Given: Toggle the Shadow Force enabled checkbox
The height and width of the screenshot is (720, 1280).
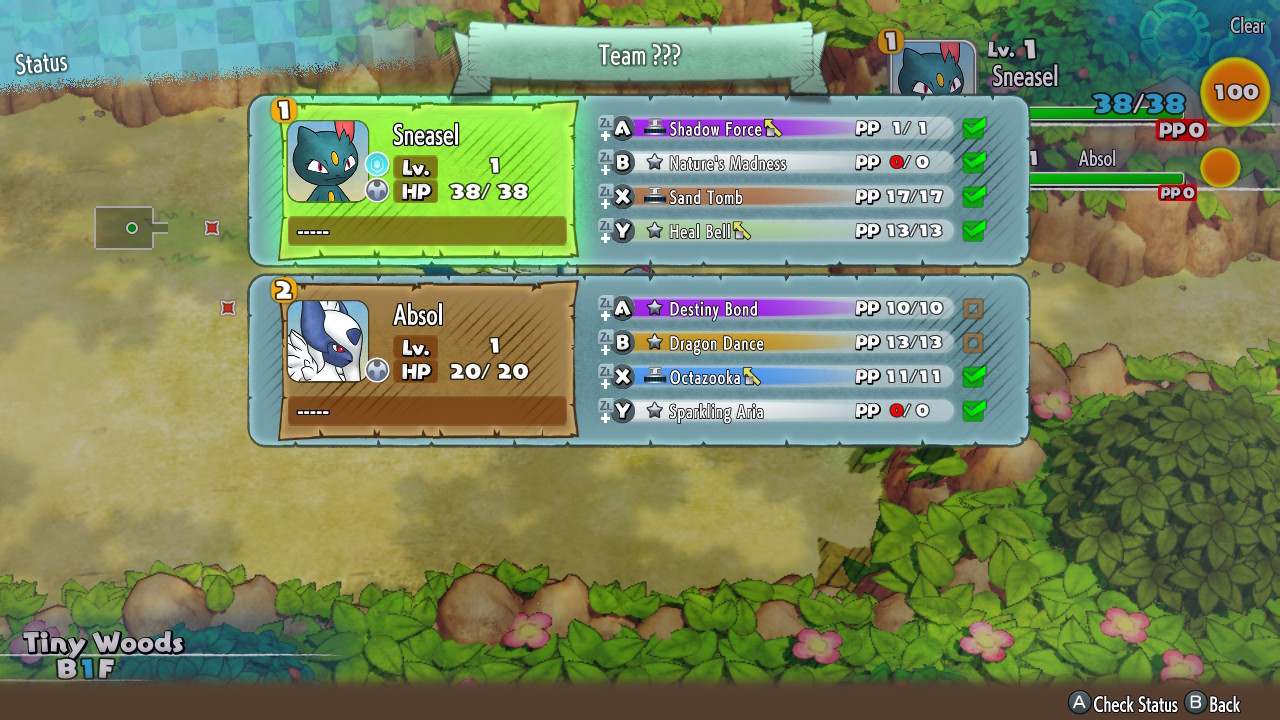Looking at the screenshot, I should [x=973, y=128].
